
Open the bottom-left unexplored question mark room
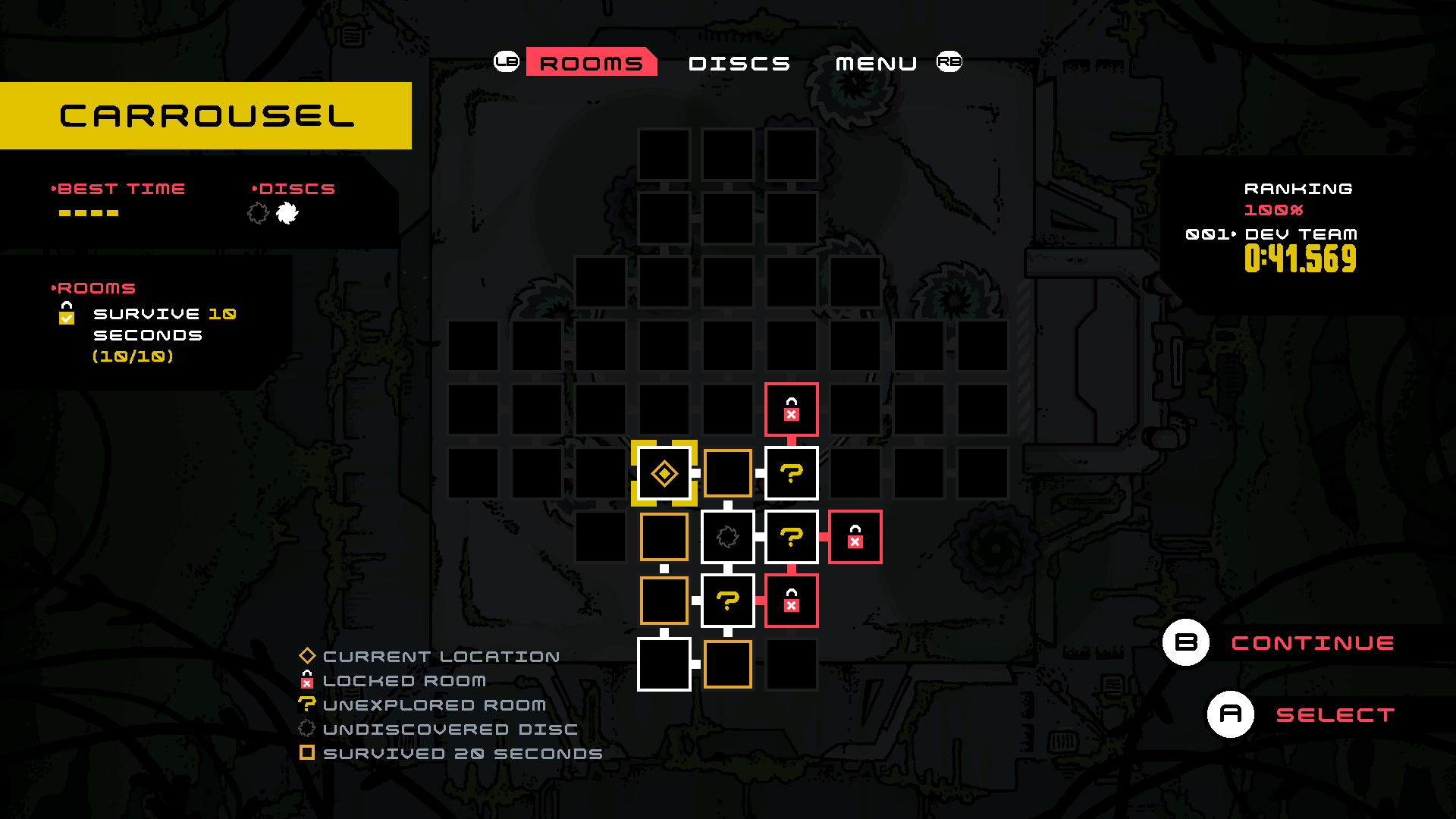point(727,601)
